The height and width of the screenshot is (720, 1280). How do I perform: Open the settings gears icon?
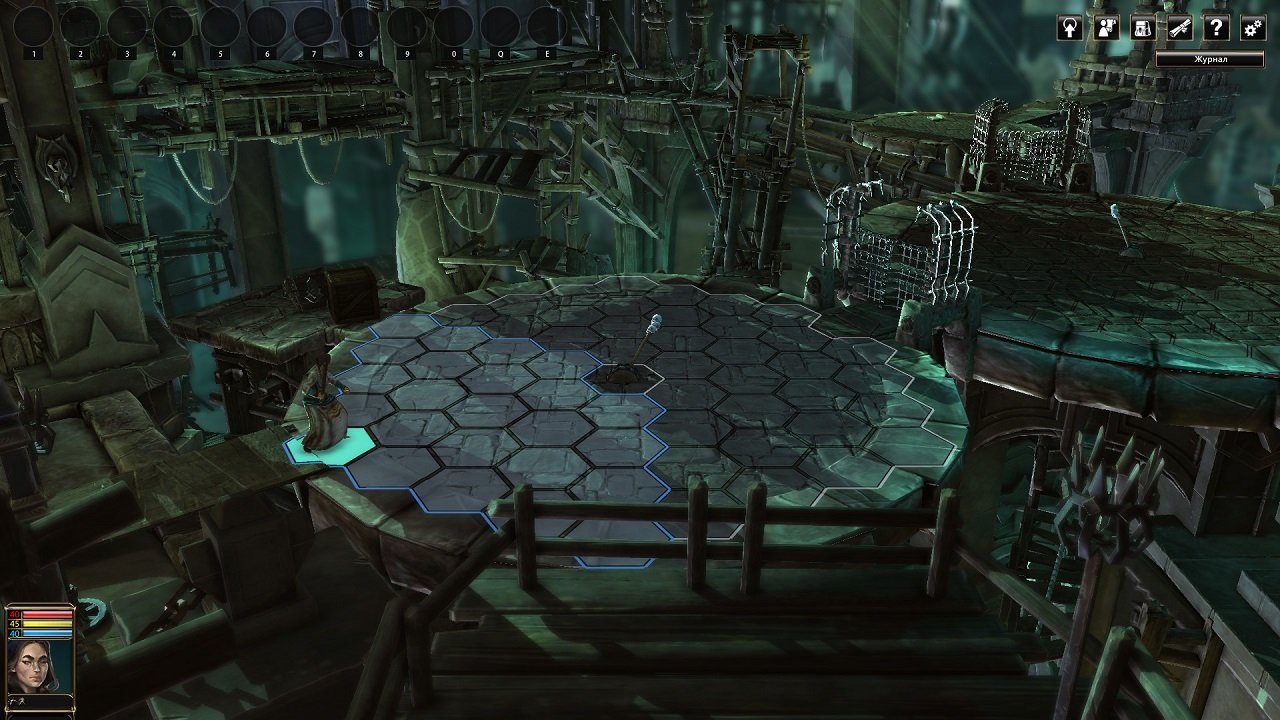click(1251, 28)
